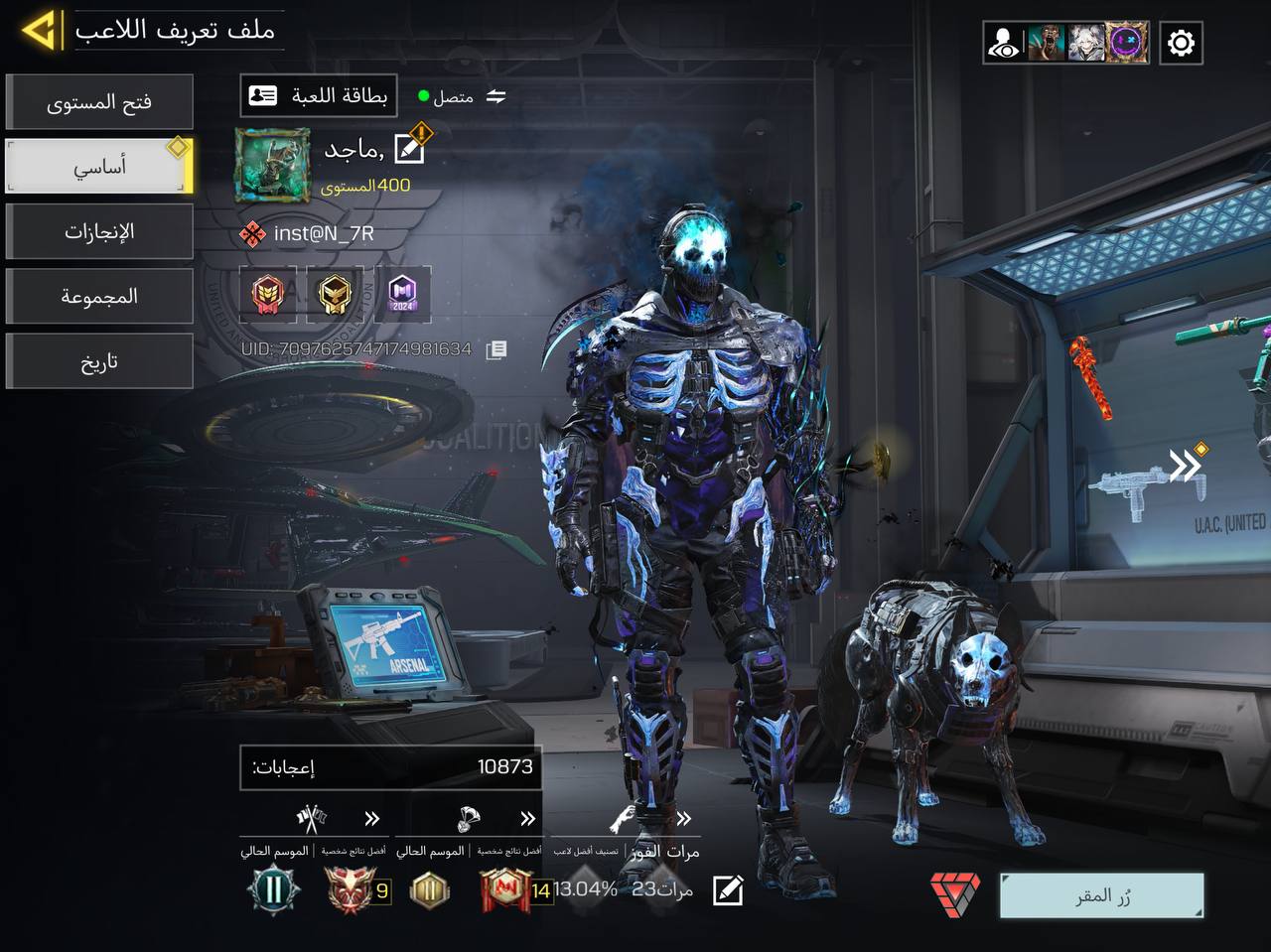Viewport: 1271px width, 952px height.
Task: Open the فتح المستوى tab
Action: 99,102
